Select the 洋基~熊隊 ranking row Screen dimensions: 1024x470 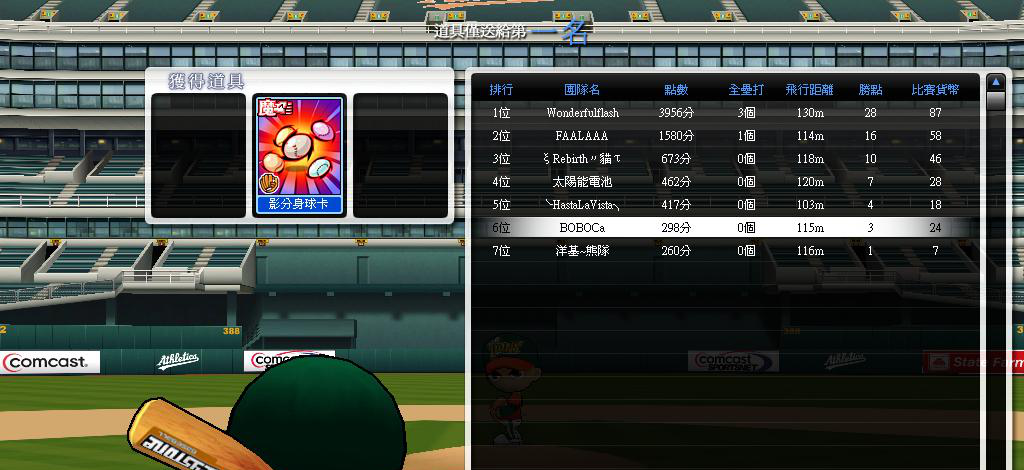tap(582, 251)
